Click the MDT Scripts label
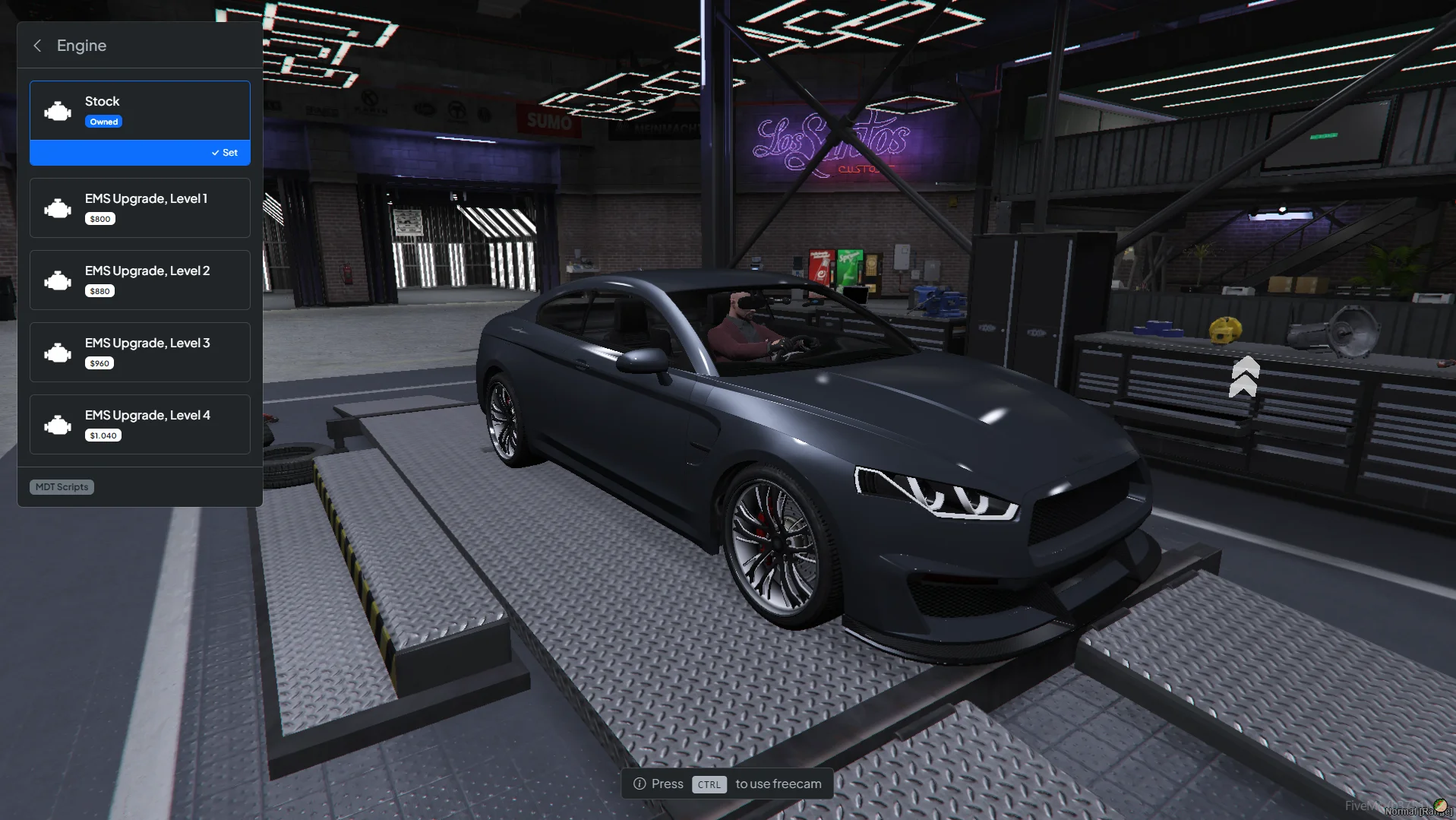 coord(62,487)
